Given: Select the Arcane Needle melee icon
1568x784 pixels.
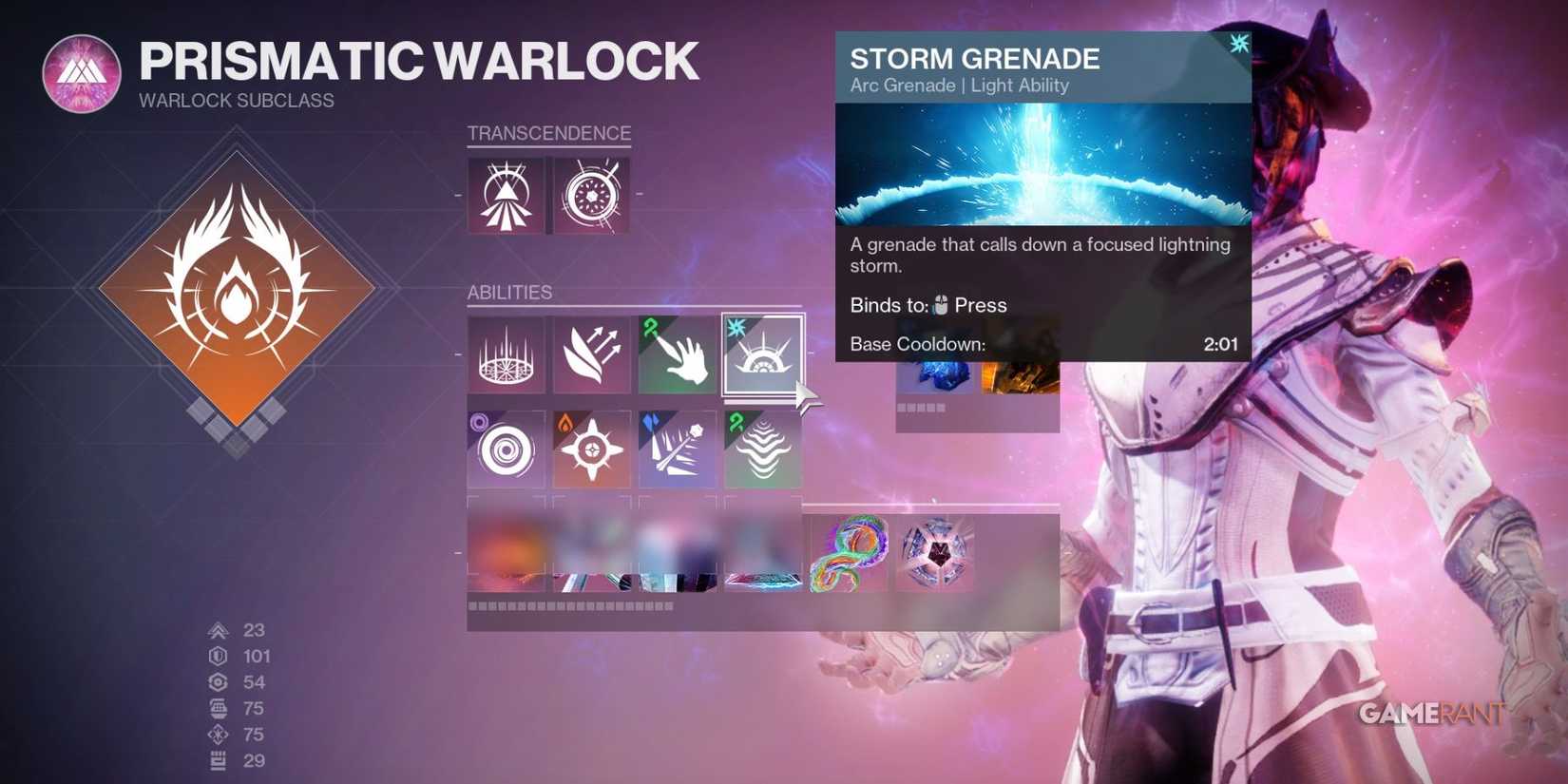Looking at the screenshot, I should [676, 356].
